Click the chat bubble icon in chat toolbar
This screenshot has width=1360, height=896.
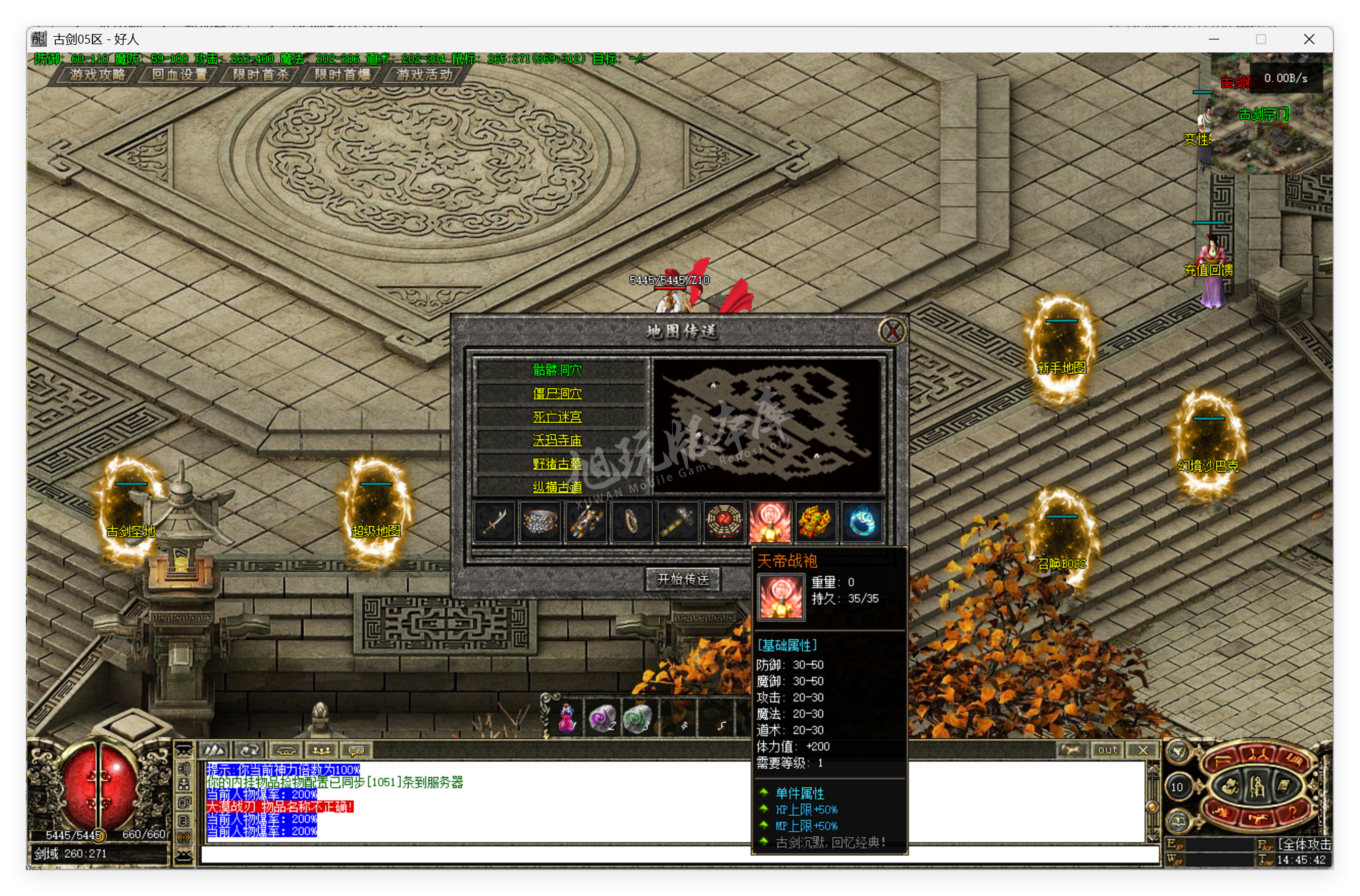tap(354, 749)
